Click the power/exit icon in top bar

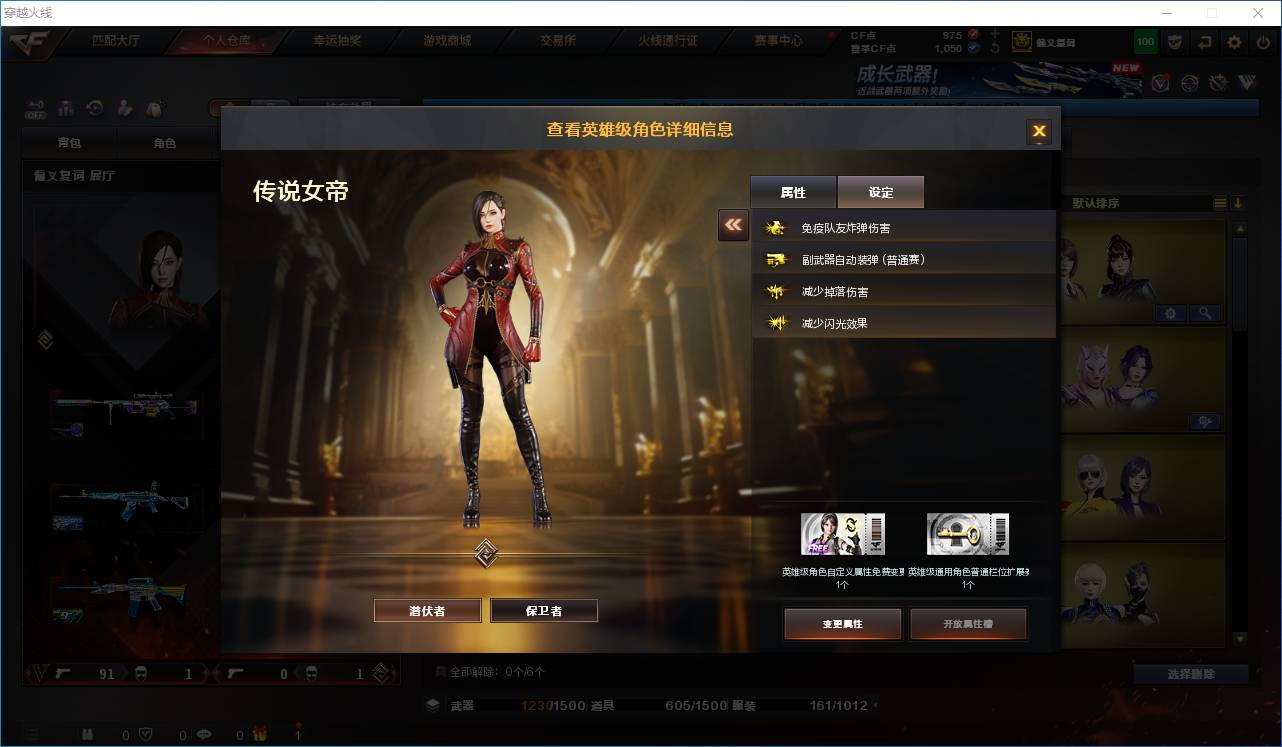pyautogui.click(x=1262, y=41)
